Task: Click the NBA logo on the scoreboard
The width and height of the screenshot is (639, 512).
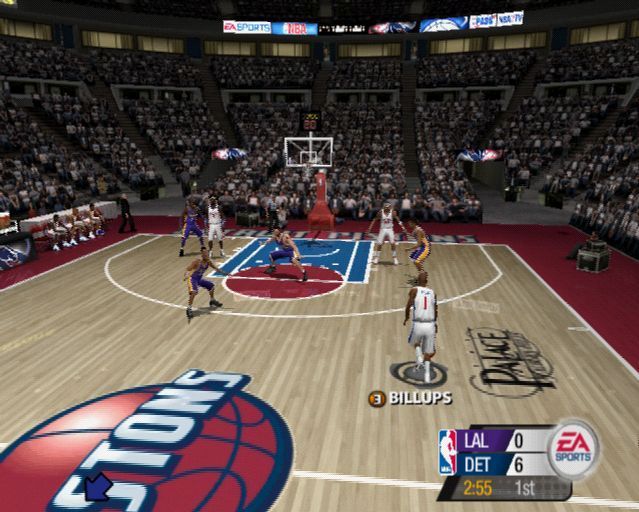Action: click(448, 452)
